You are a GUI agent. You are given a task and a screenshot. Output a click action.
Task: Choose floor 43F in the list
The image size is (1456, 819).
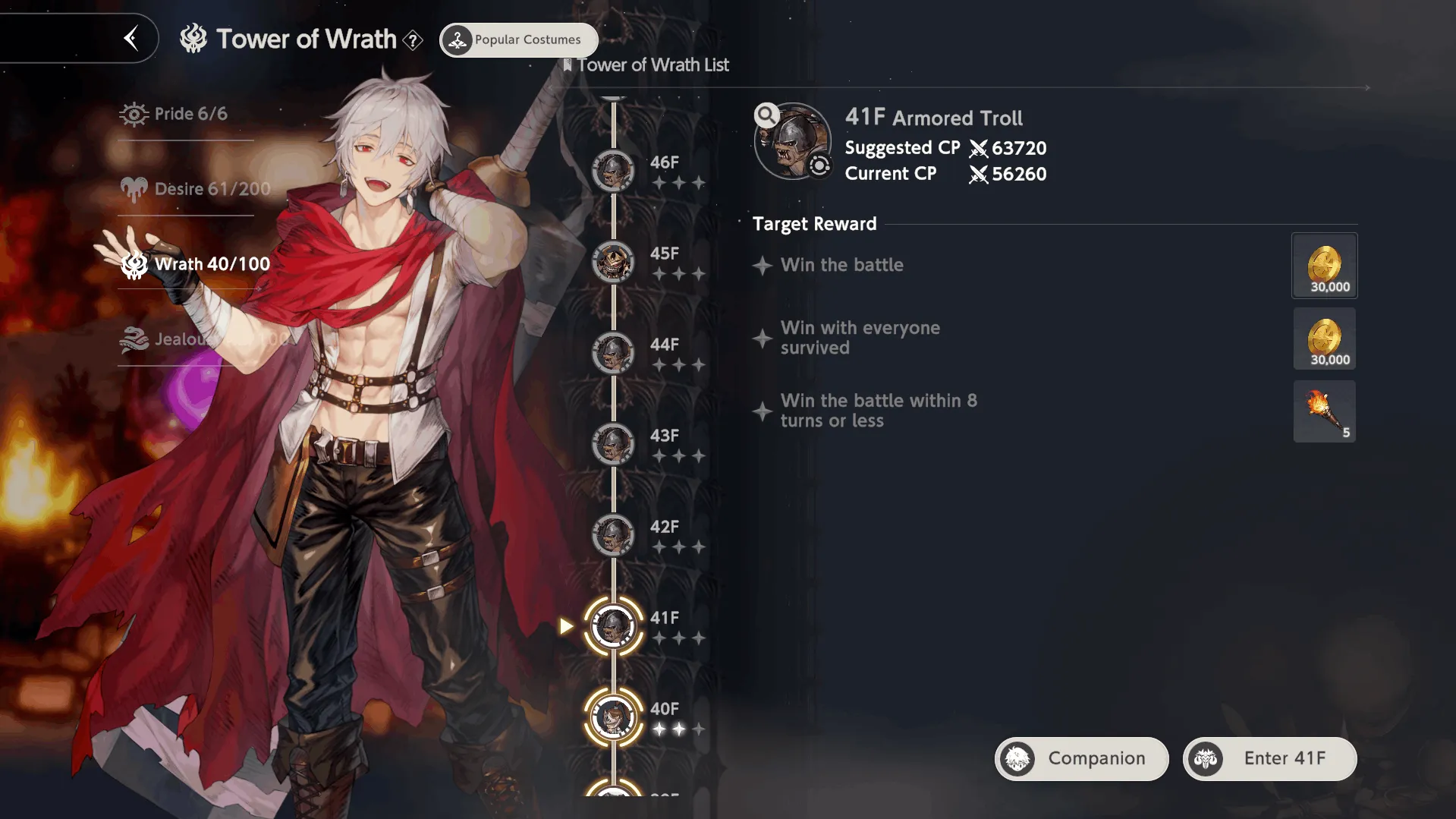(613, 443)
